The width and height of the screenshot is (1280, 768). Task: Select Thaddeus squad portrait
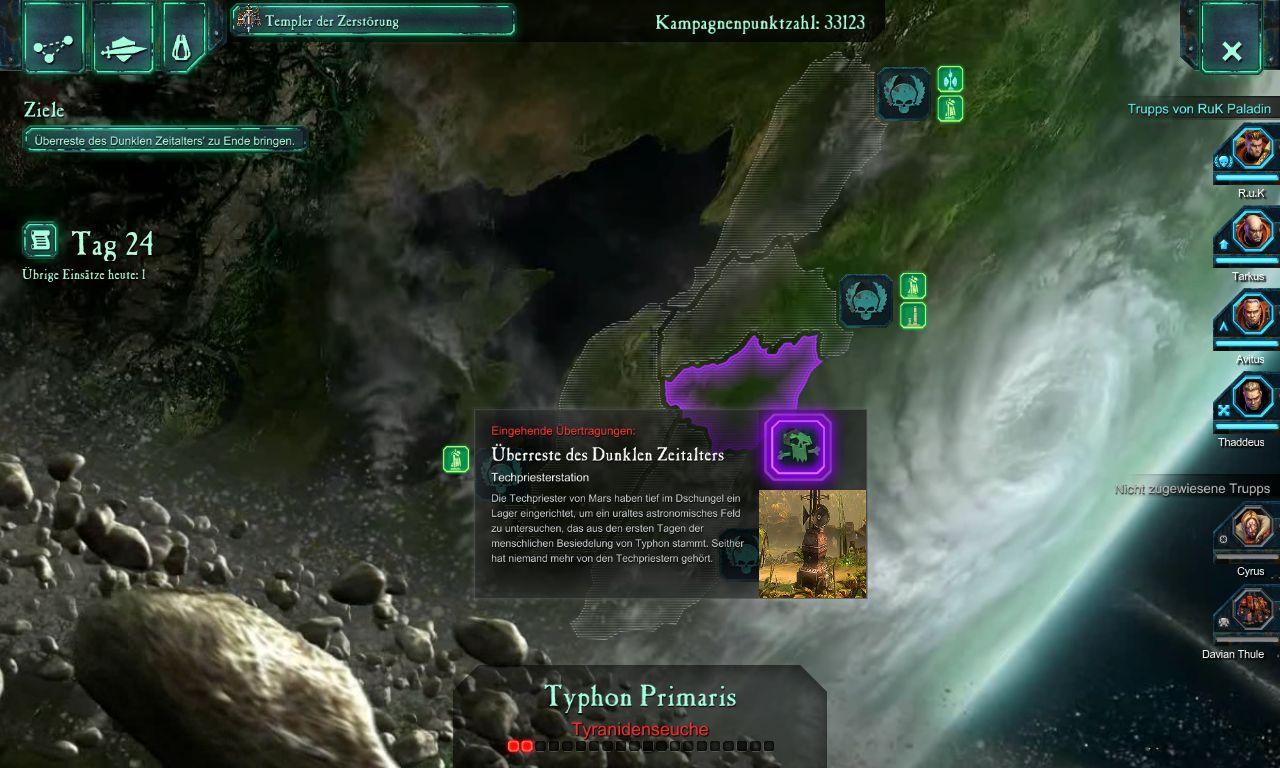pos(1251,399)
